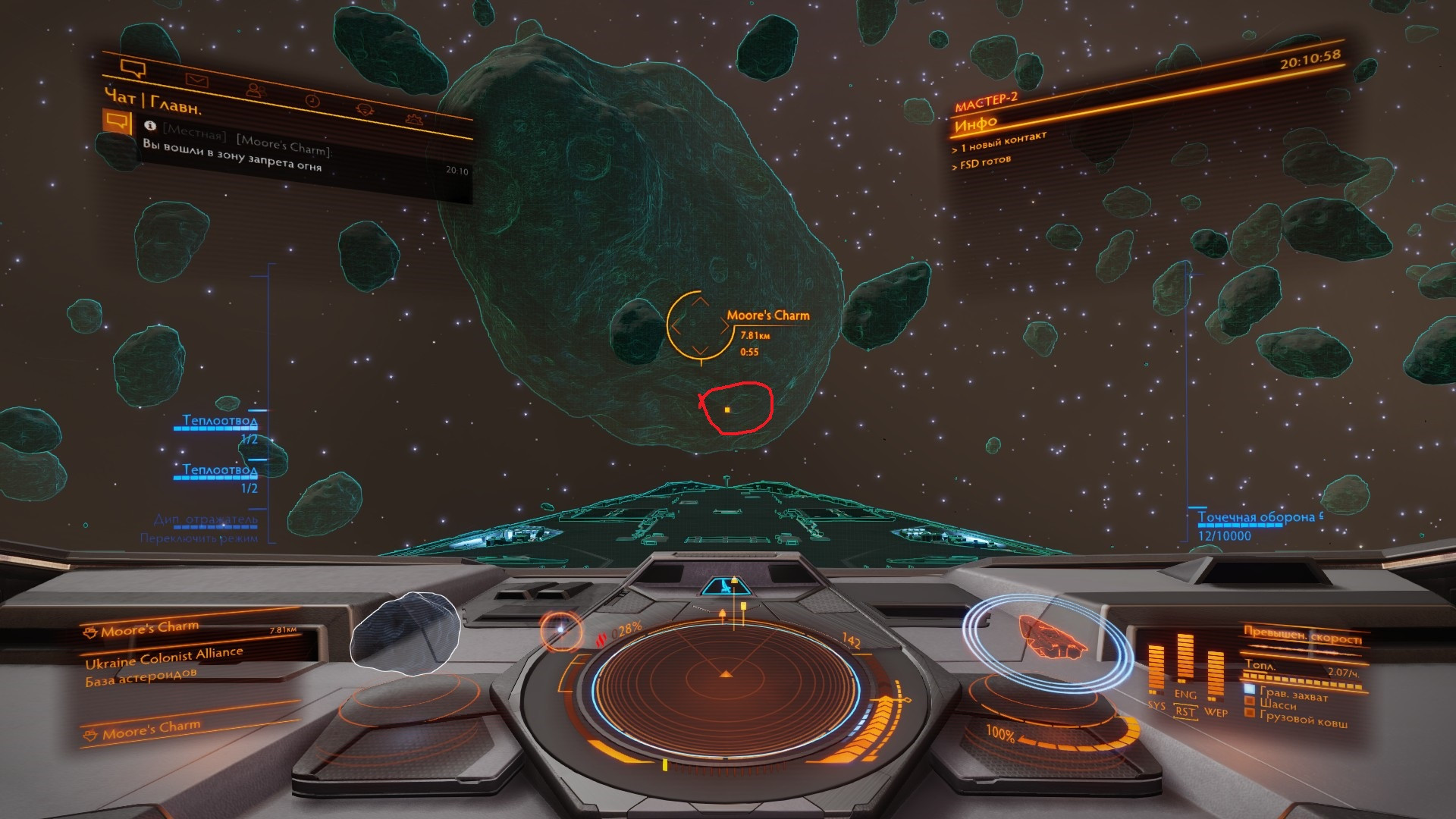Viewport: 1456px width, 819px height.
Task: Switch to the inbox envelope tab
Action: click(196, 79)
